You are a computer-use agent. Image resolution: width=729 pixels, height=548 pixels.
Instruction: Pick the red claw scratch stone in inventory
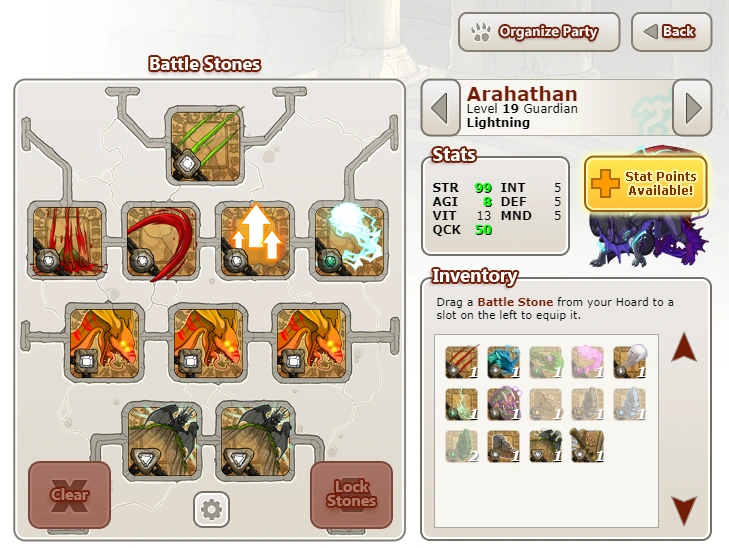pos(462,361)
